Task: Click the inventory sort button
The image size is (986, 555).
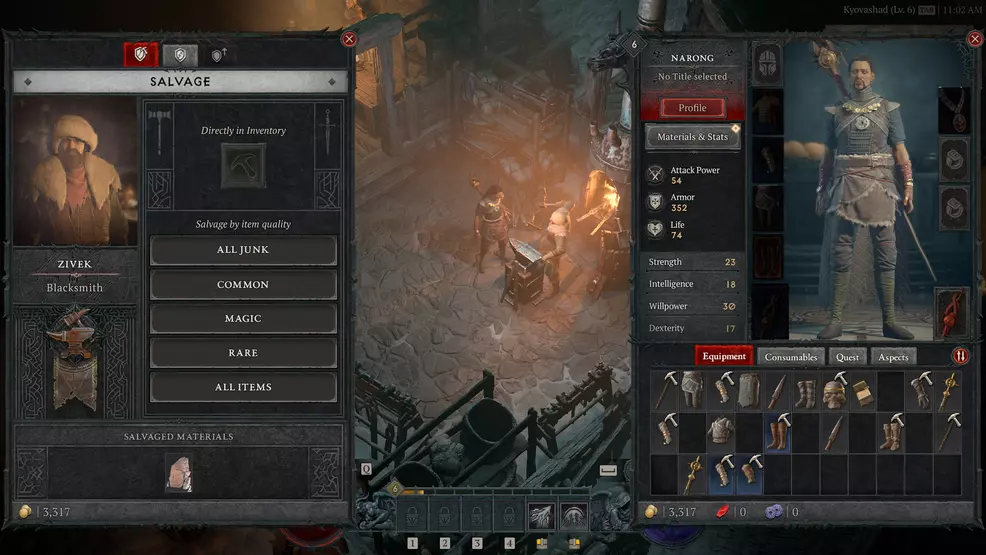Action: click(960, 356)
